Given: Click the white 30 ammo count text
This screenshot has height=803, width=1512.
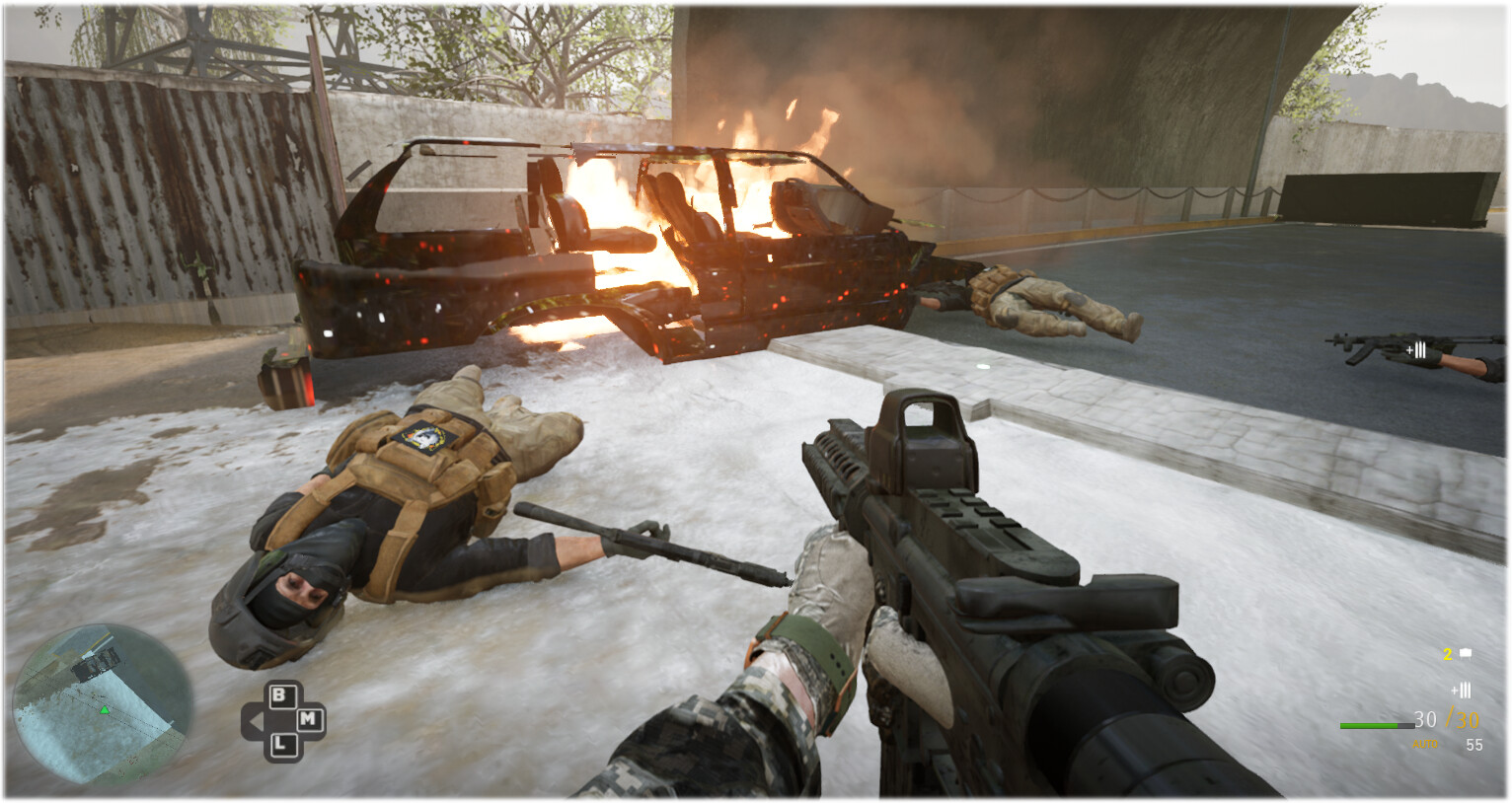Looking at the screenshot, I should click(1424, 718).
